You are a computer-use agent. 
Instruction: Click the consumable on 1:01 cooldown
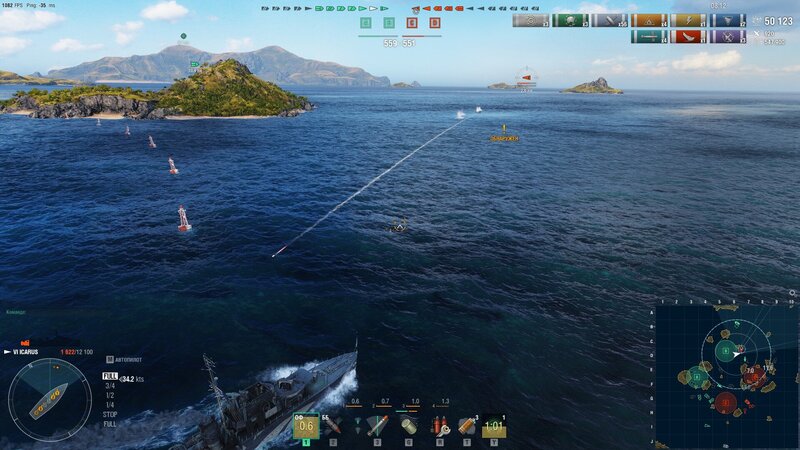(494, 426)
